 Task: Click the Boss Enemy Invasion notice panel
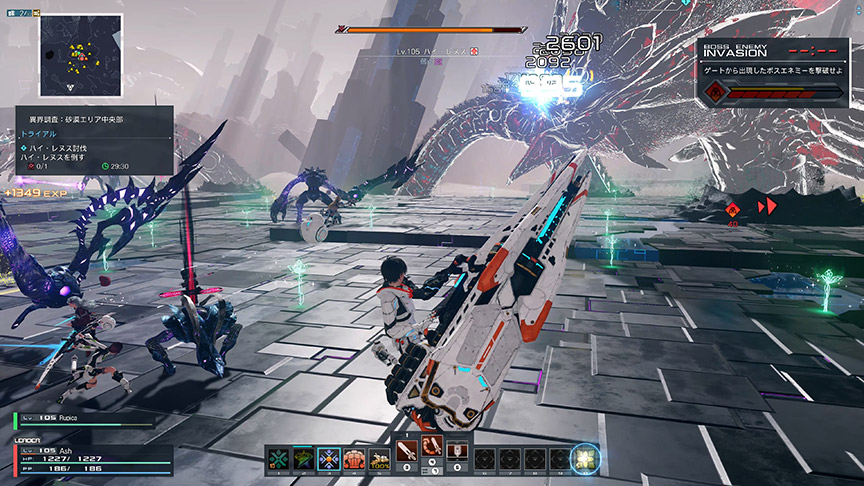tap(775, 72)
